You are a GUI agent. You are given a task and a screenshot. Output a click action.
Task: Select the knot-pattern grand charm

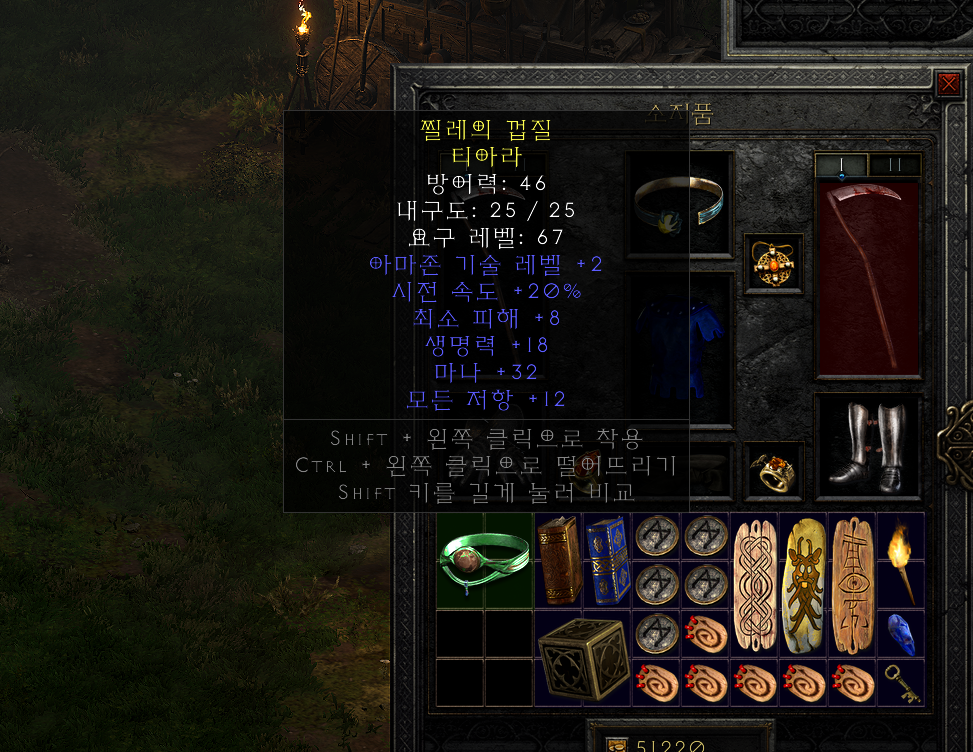point(754,584)
